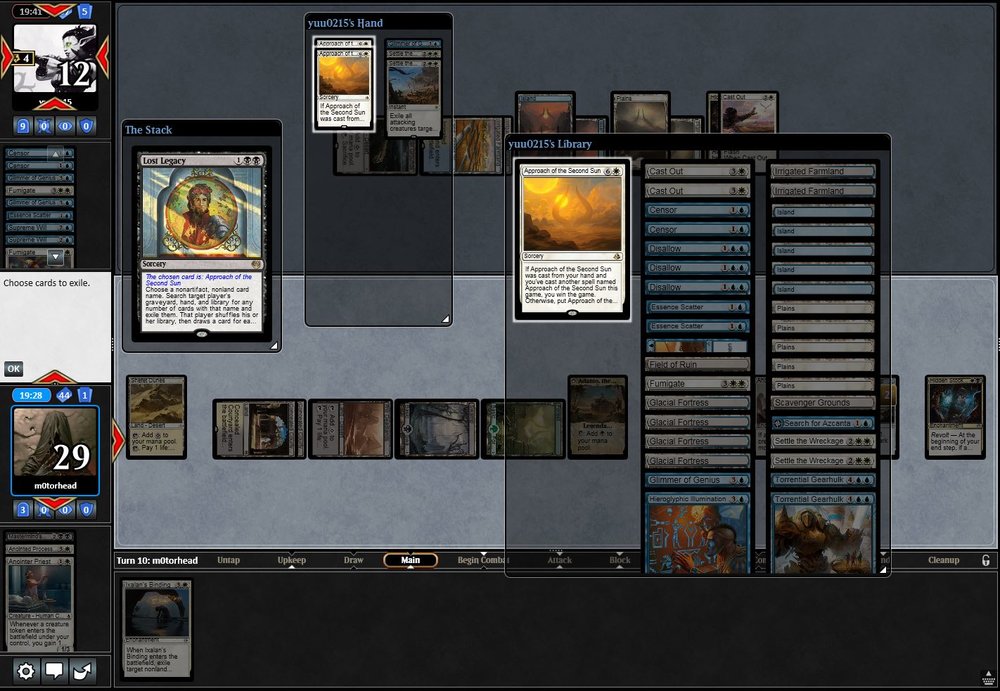1000x691 pixels.
Task: Select Approach of the Second Sun in library
Action: [572, 240]
